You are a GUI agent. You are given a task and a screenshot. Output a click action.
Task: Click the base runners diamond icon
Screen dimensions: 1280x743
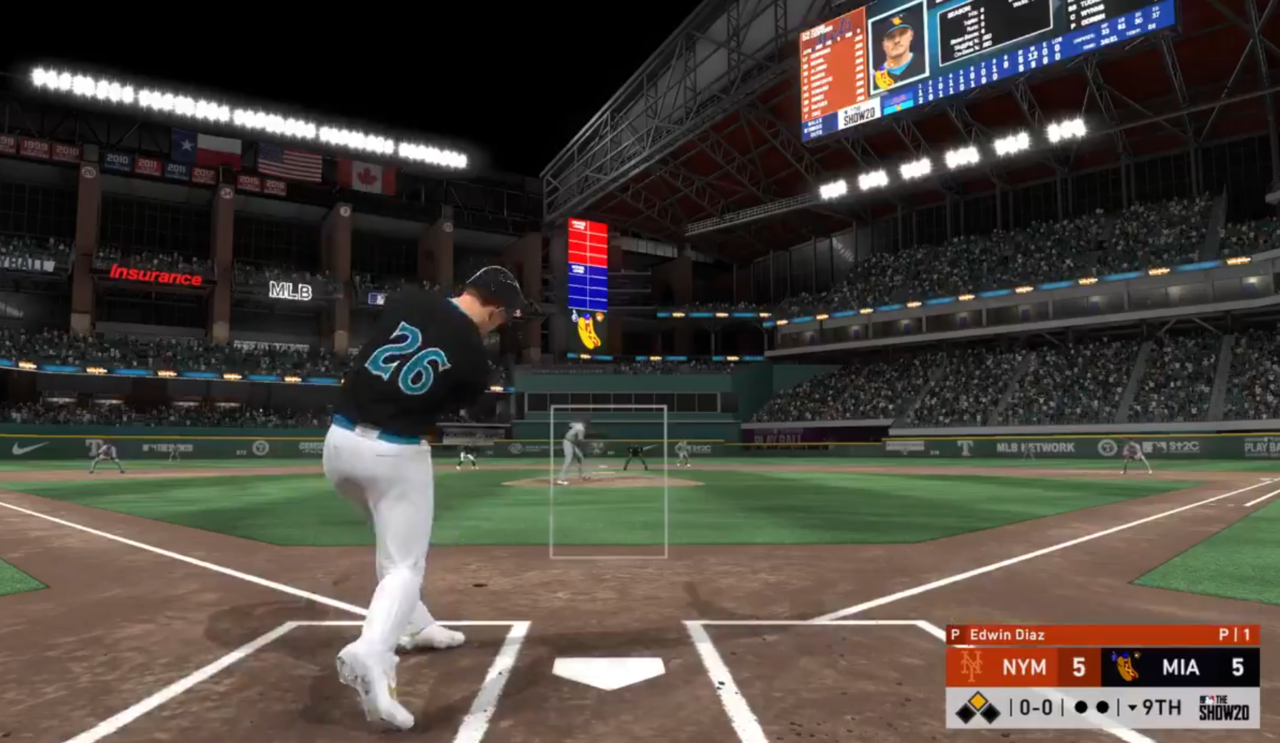tap(977, 709)
